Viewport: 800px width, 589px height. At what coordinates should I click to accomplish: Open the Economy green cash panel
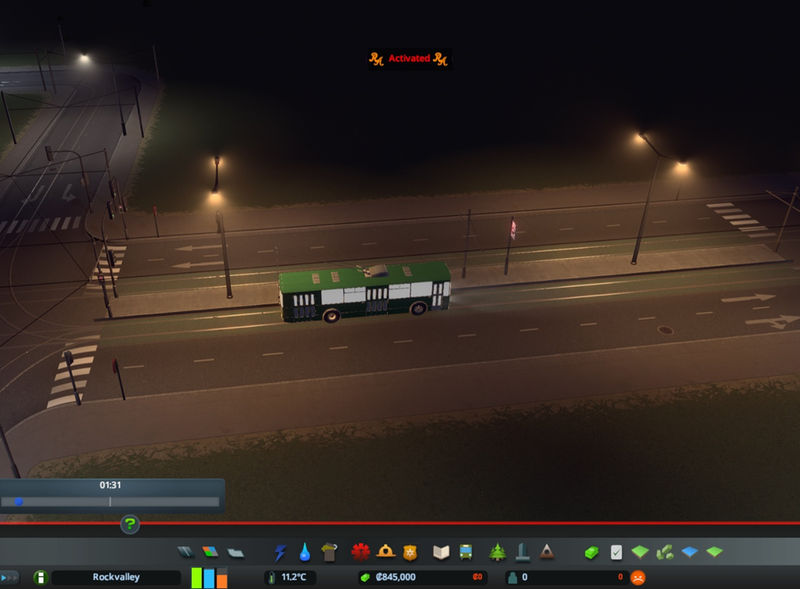click(x=591, y=552)
